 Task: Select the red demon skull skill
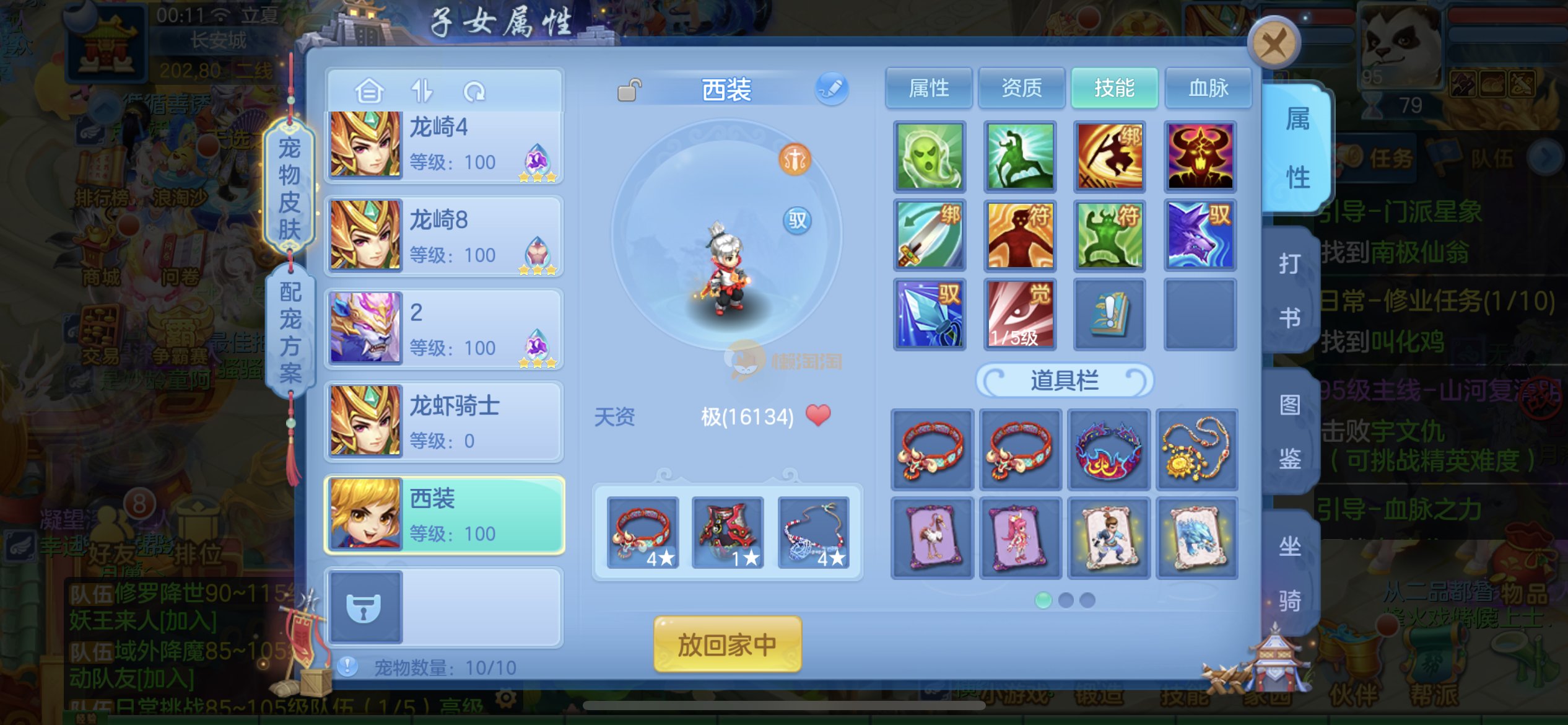tap(1200, 156)
